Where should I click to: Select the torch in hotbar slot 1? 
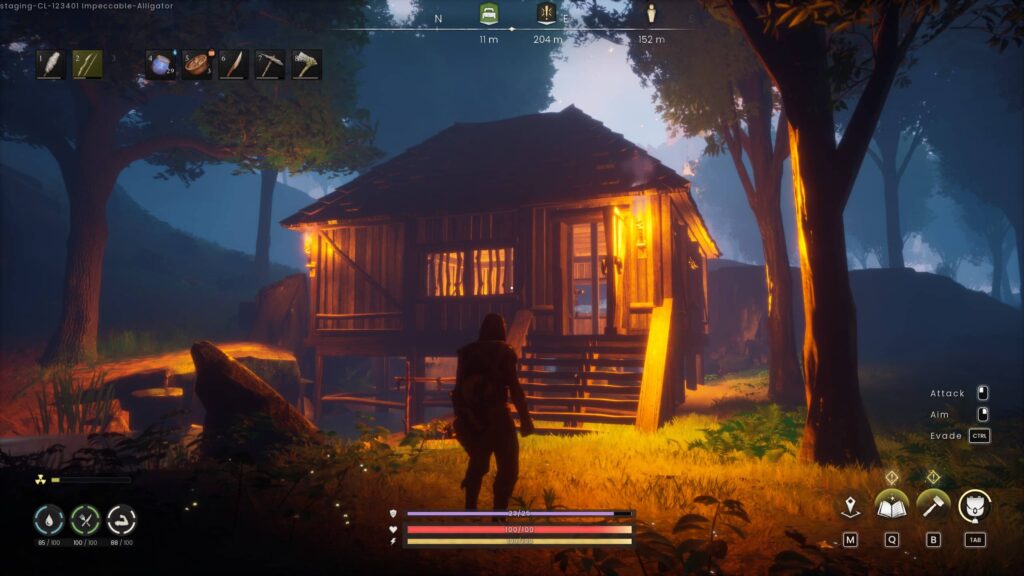(52, 65)
